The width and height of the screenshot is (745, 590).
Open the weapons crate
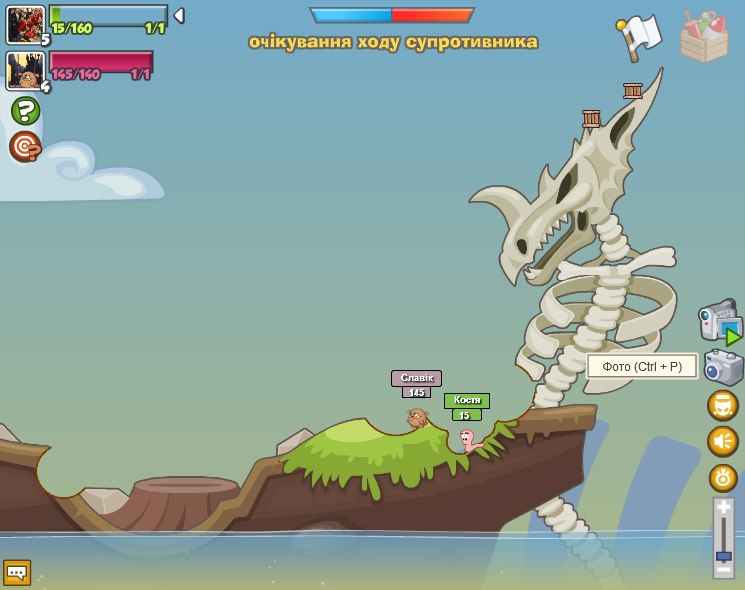(x=704, y=38)
